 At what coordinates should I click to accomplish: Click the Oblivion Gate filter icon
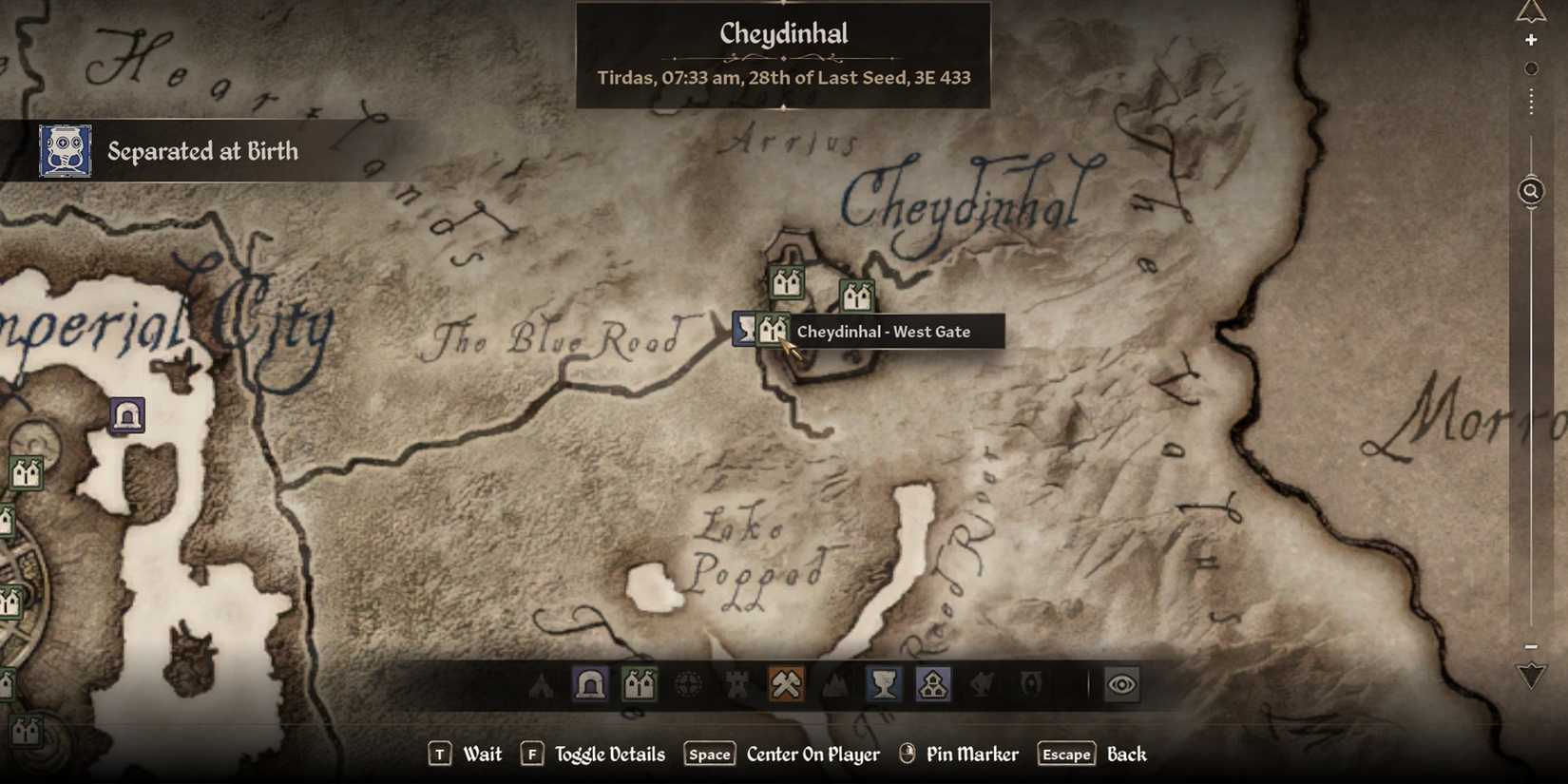pos(1032,682)
